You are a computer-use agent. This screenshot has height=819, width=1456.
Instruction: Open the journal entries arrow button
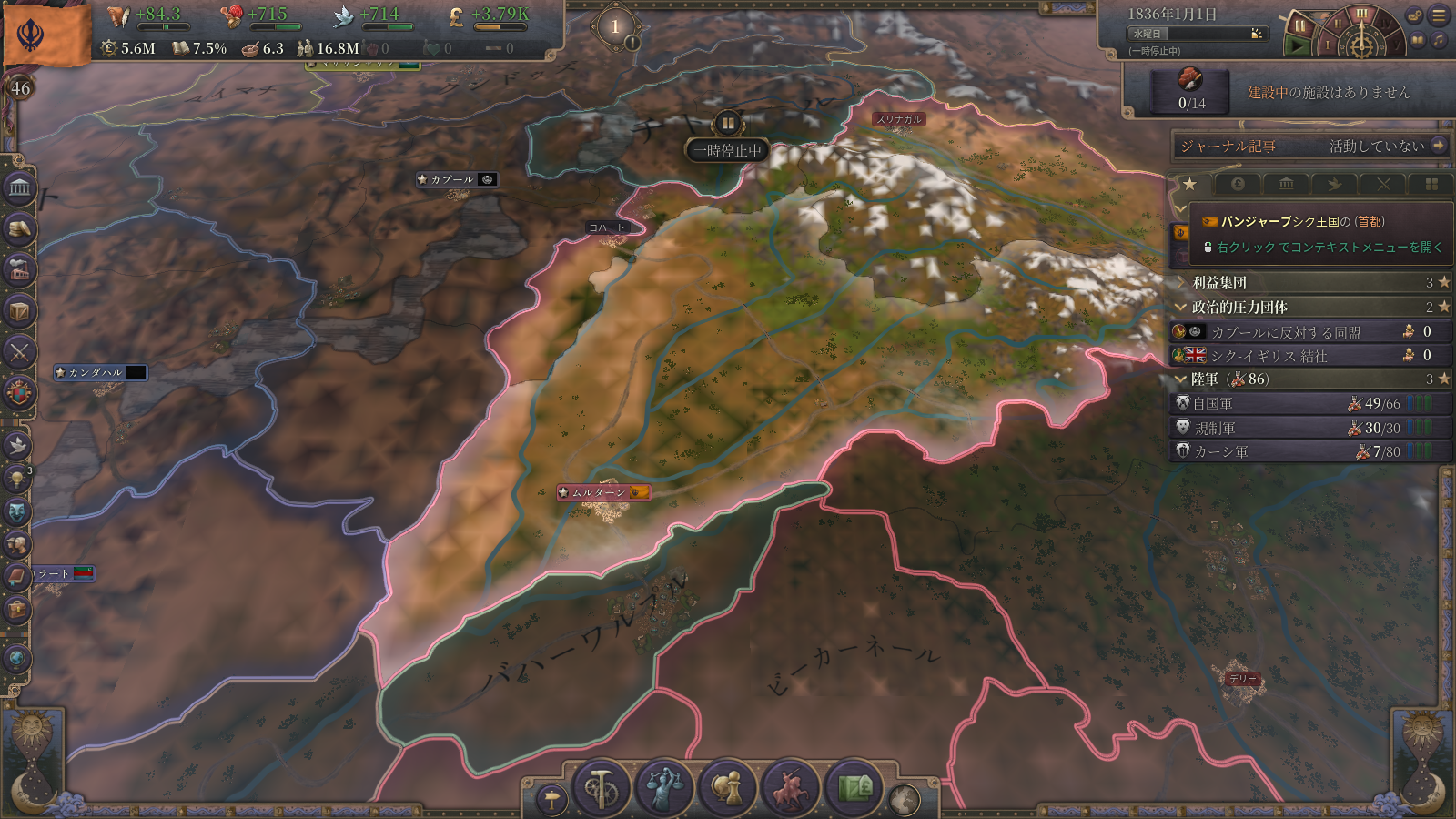[x=1439, y=146]
